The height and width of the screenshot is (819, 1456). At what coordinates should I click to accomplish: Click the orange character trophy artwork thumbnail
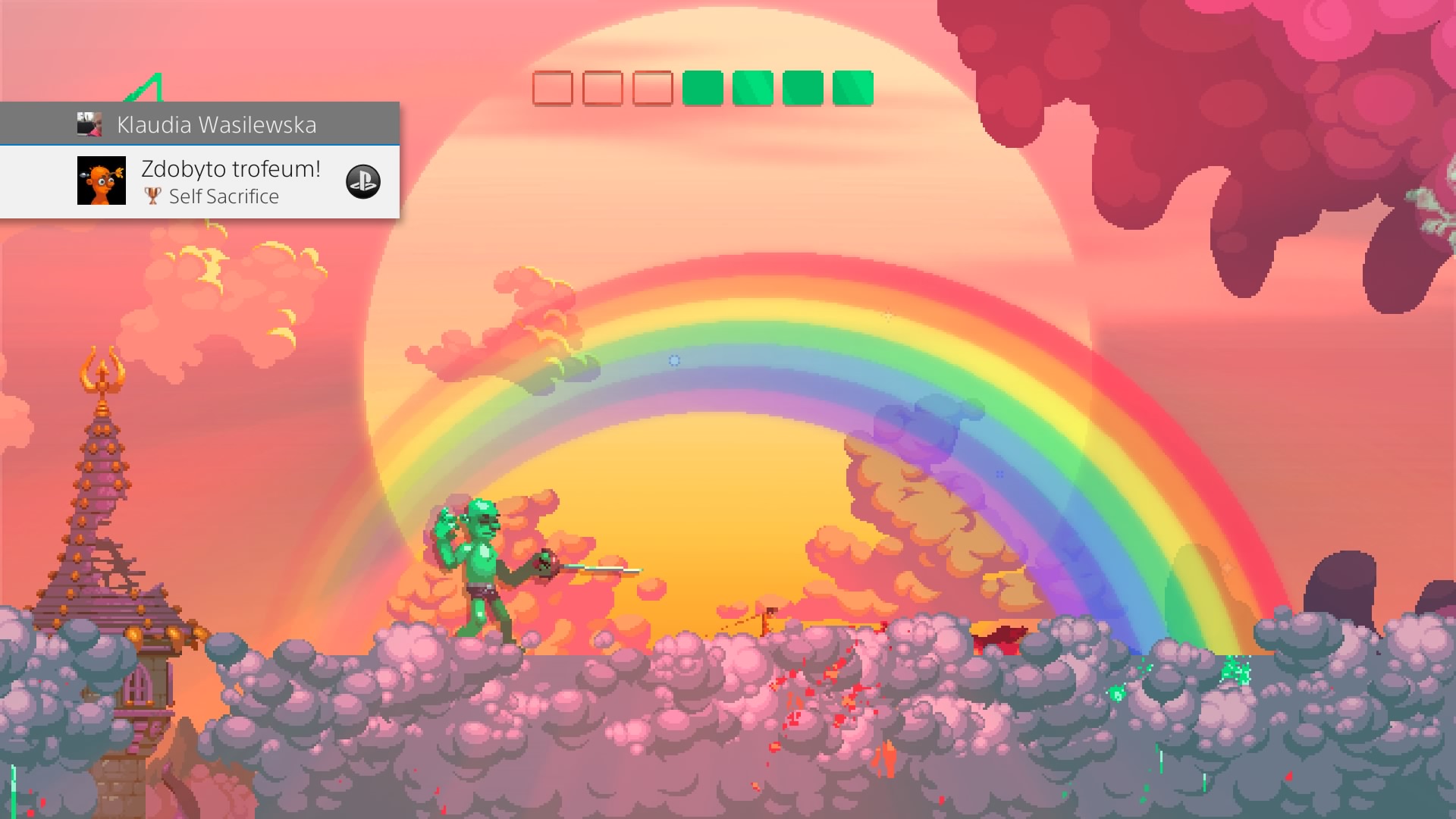(x=102, y=182)
